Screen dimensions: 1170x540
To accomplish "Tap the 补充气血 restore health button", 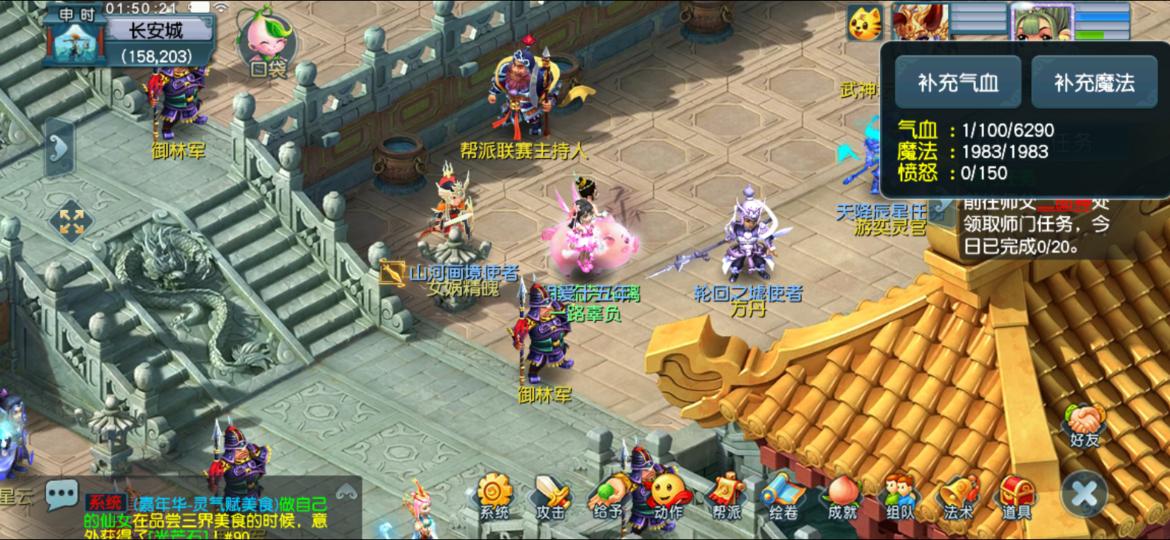I will (956, 82).
